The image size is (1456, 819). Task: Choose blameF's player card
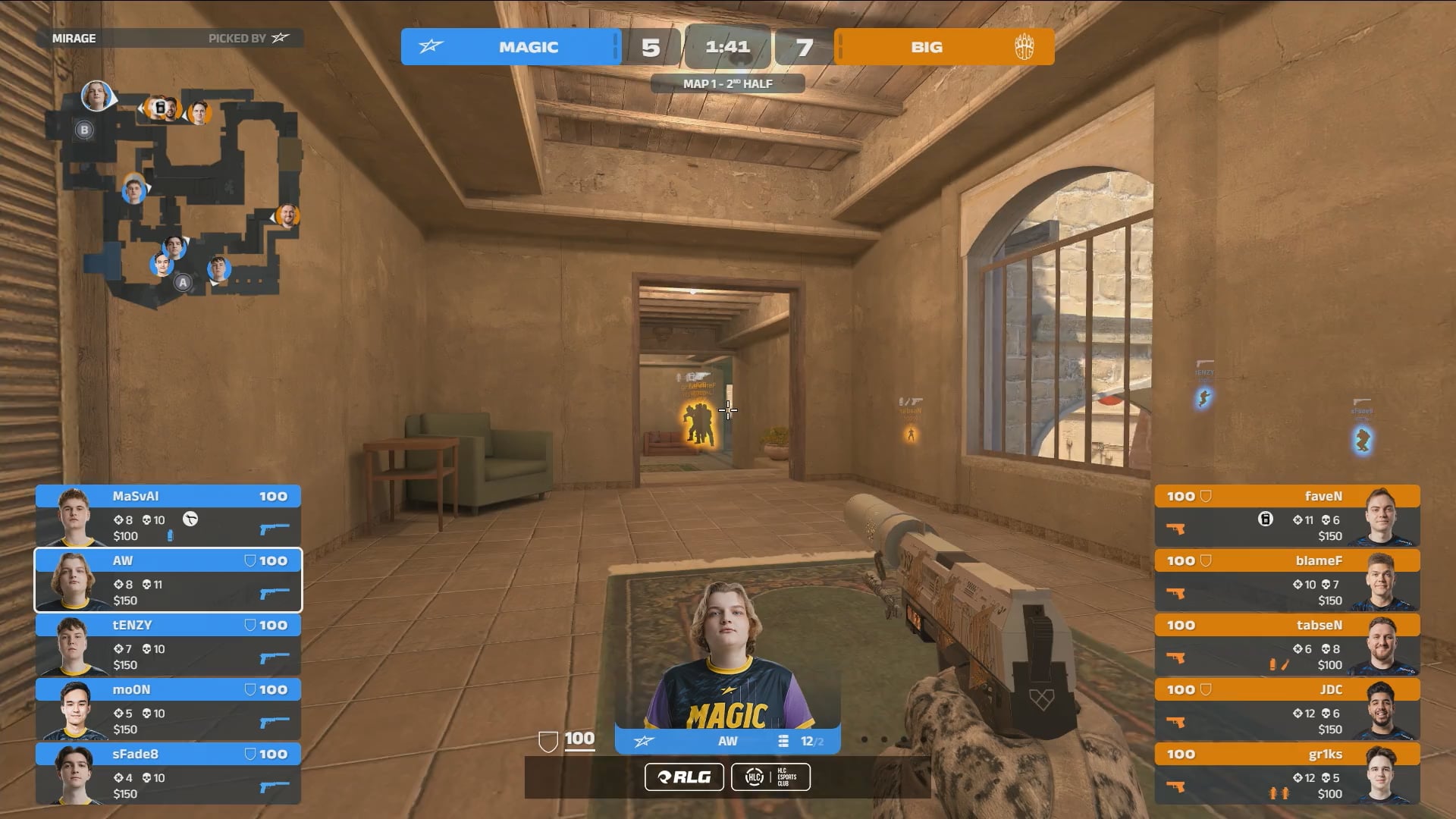(1287, 580)
